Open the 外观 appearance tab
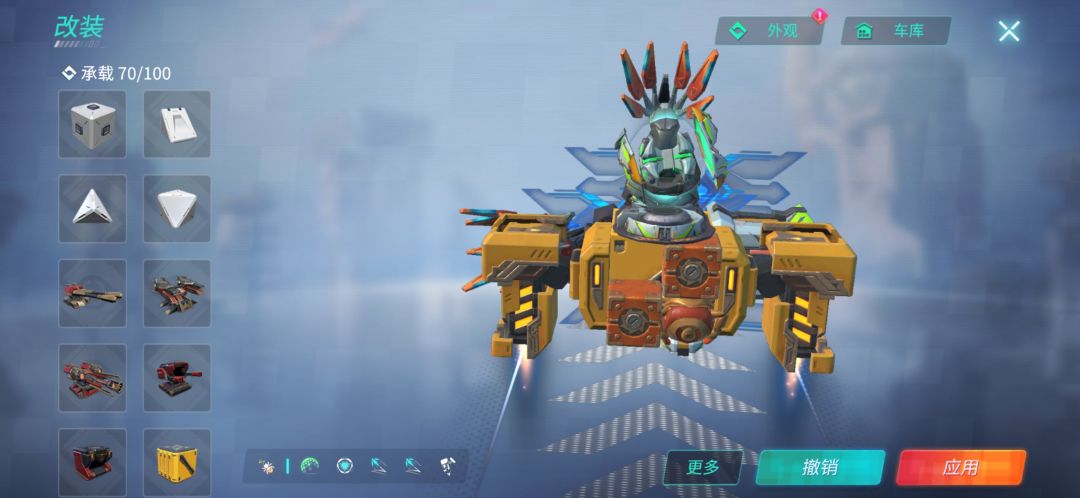 [769, 31]
